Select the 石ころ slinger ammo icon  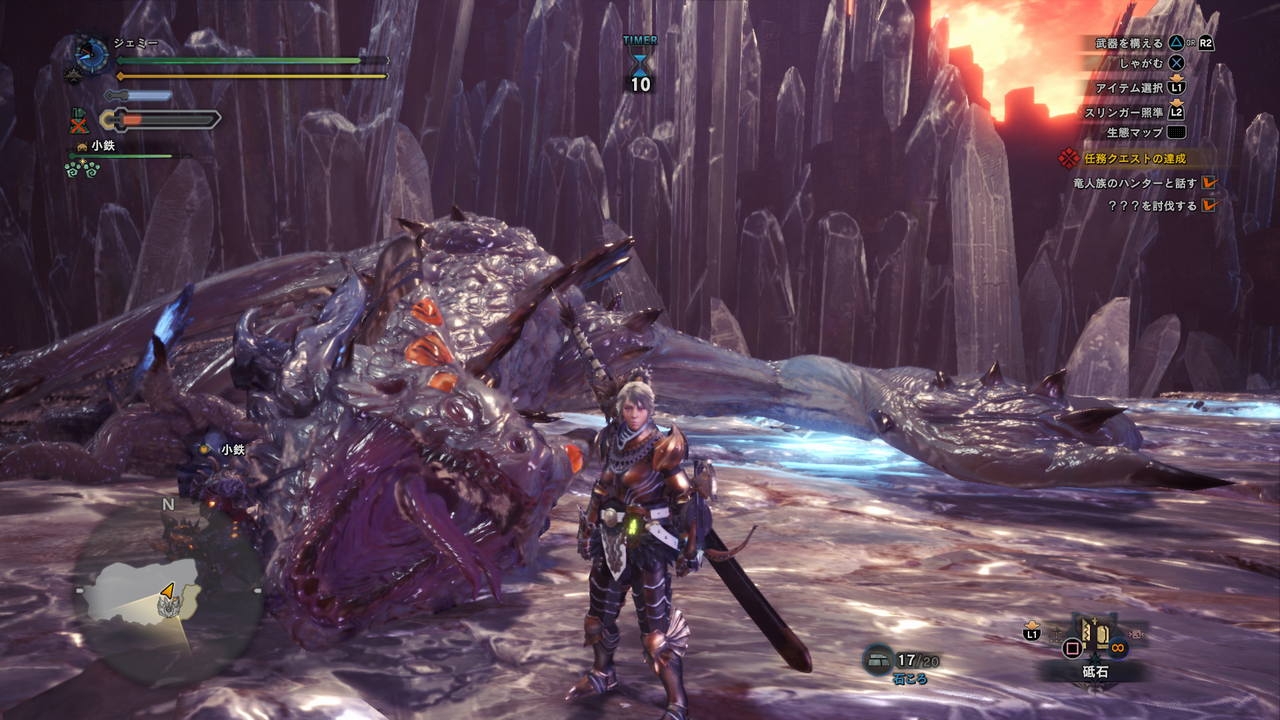(x=878, y=659)
